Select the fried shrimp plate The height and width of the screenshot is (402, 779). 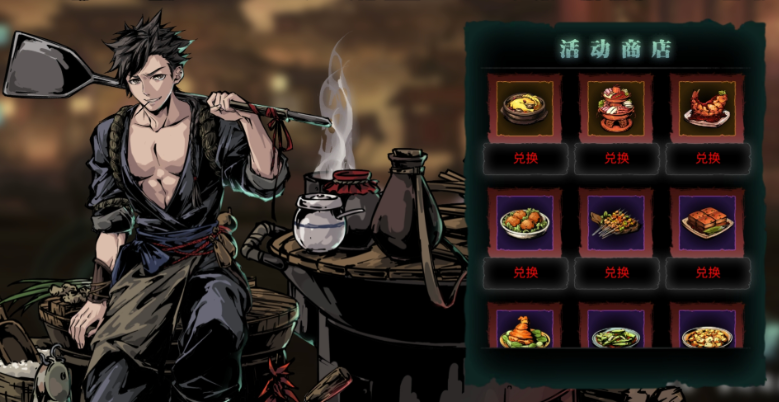[x=706, y=107]
